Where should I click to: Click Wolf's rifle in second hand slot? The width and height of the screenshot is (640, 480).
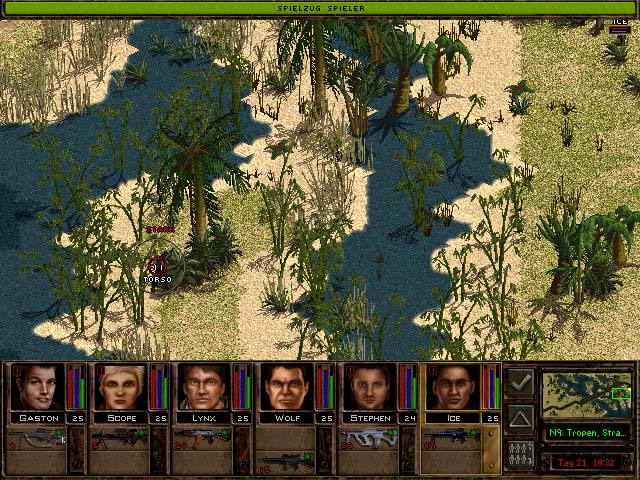(287, 462)
